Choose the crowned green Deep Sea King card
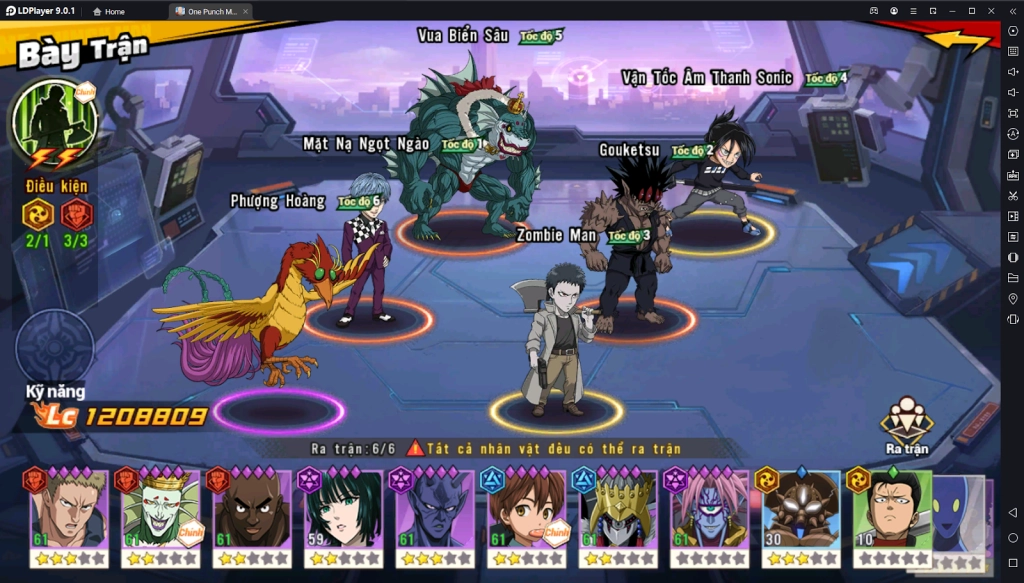1024x583 pixels. (160, 515)
